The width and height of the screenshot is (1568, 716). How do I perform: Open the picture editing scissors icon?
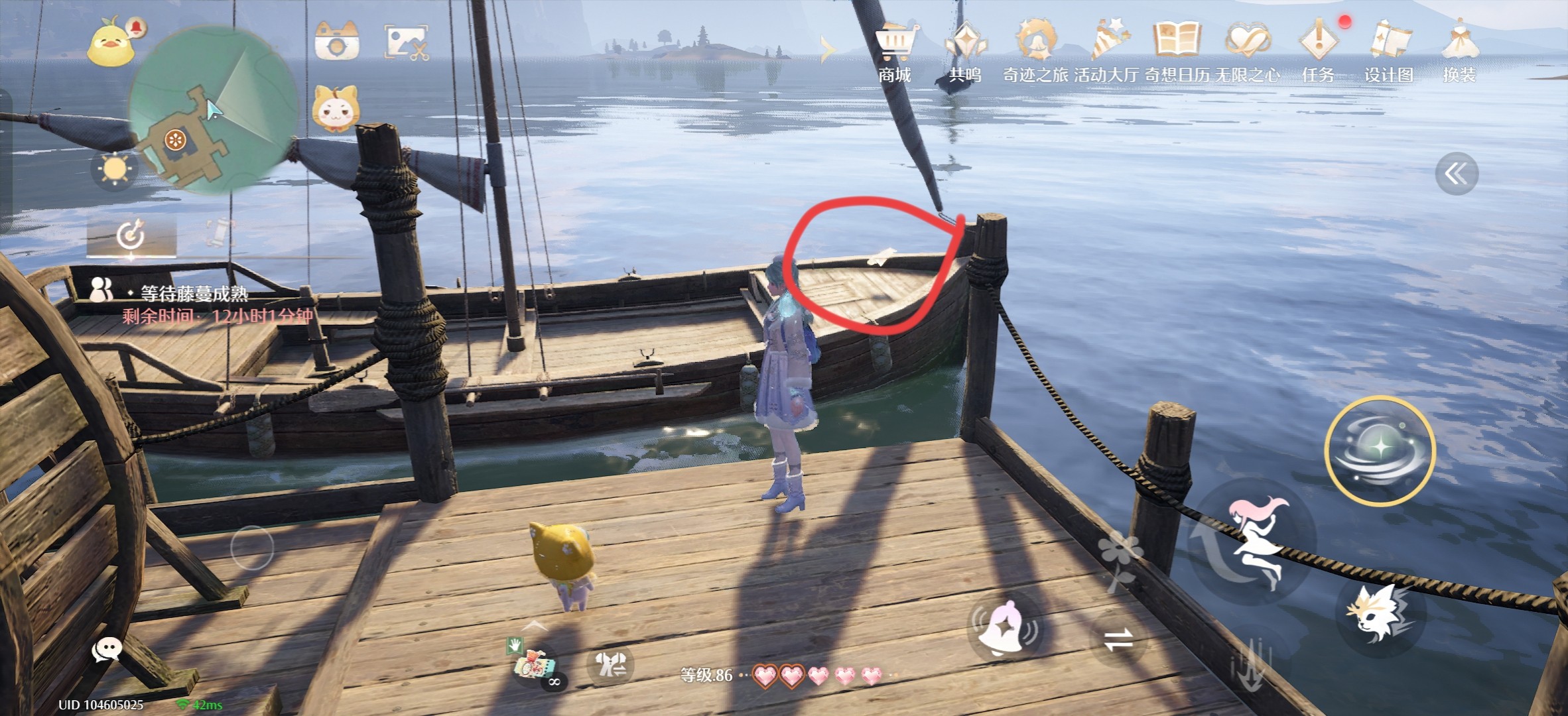(407, 42)
